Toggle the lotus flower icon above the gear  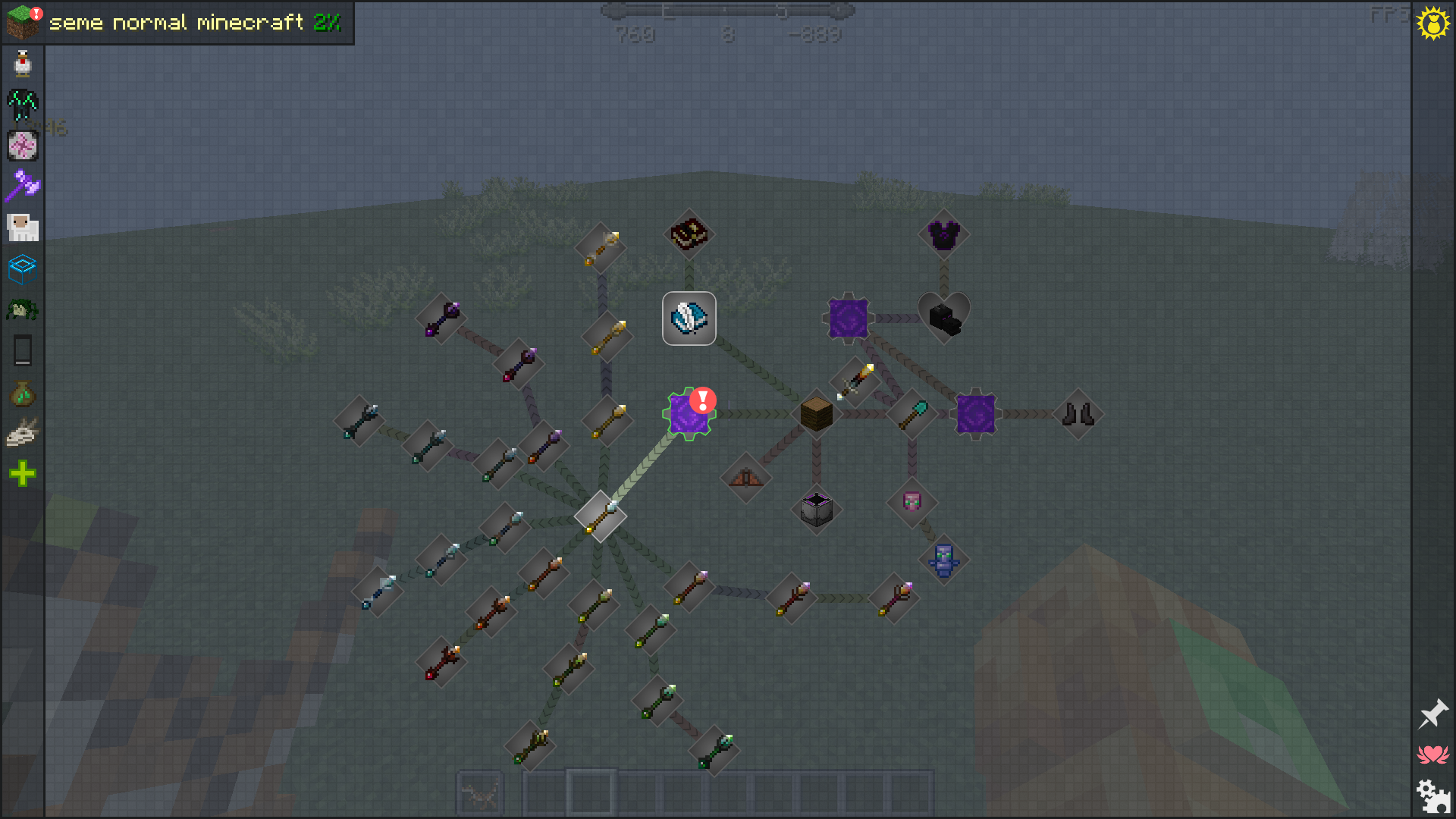[1433, 753]
